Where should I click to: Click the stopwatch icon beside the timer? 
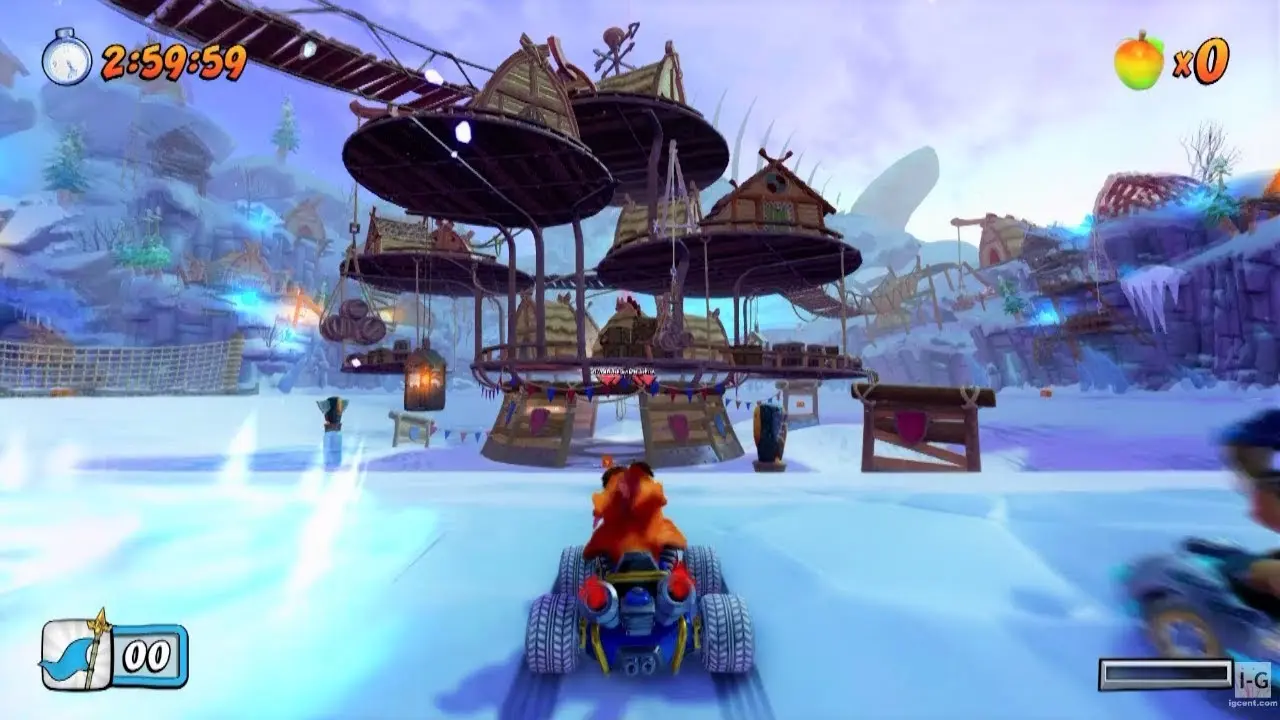[x=66, y=59]
